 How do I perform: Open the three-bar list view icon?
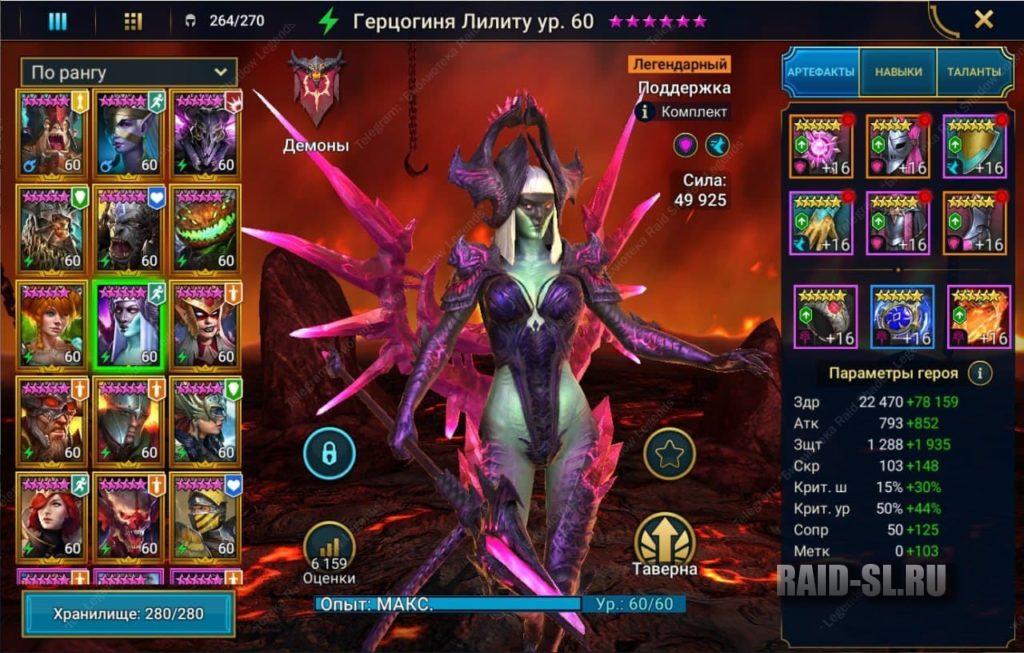(x=58, y=20)
